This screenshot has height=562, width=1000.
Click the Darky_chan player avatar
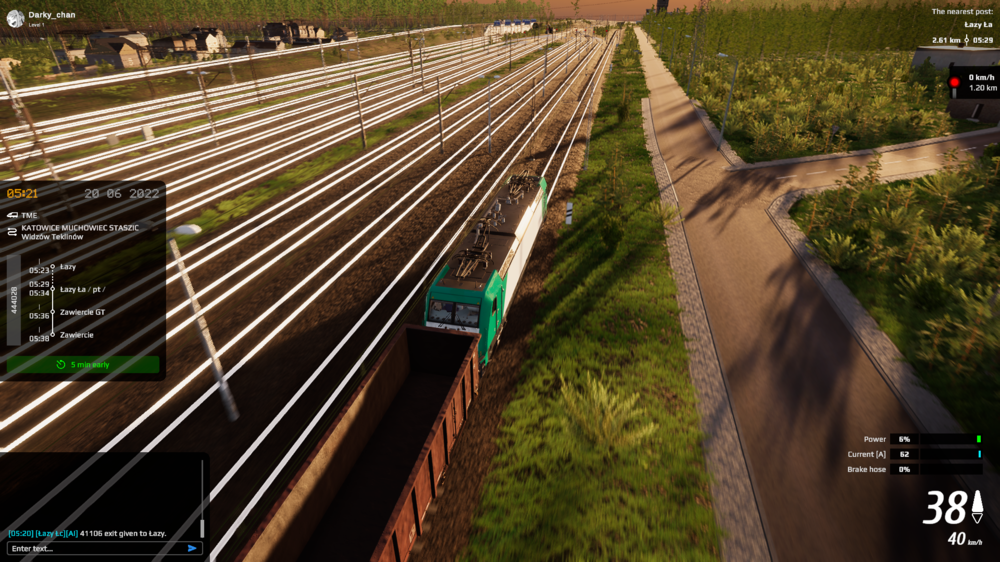(x=13, y=17)
